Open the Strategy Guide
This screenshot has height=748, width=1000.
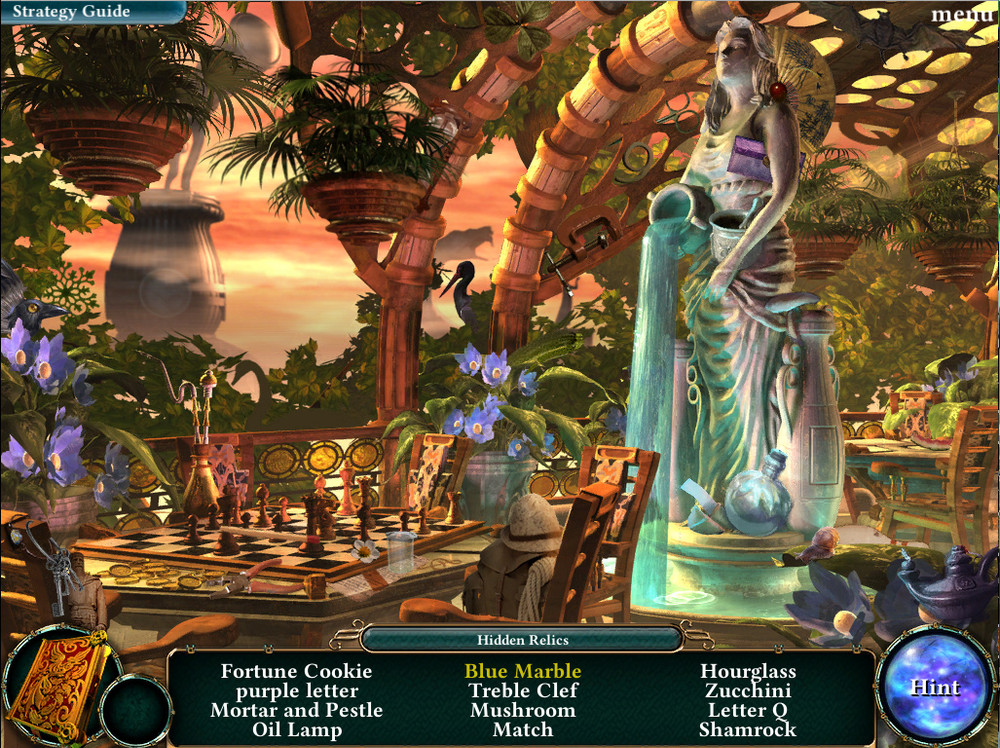pos(72,12)
